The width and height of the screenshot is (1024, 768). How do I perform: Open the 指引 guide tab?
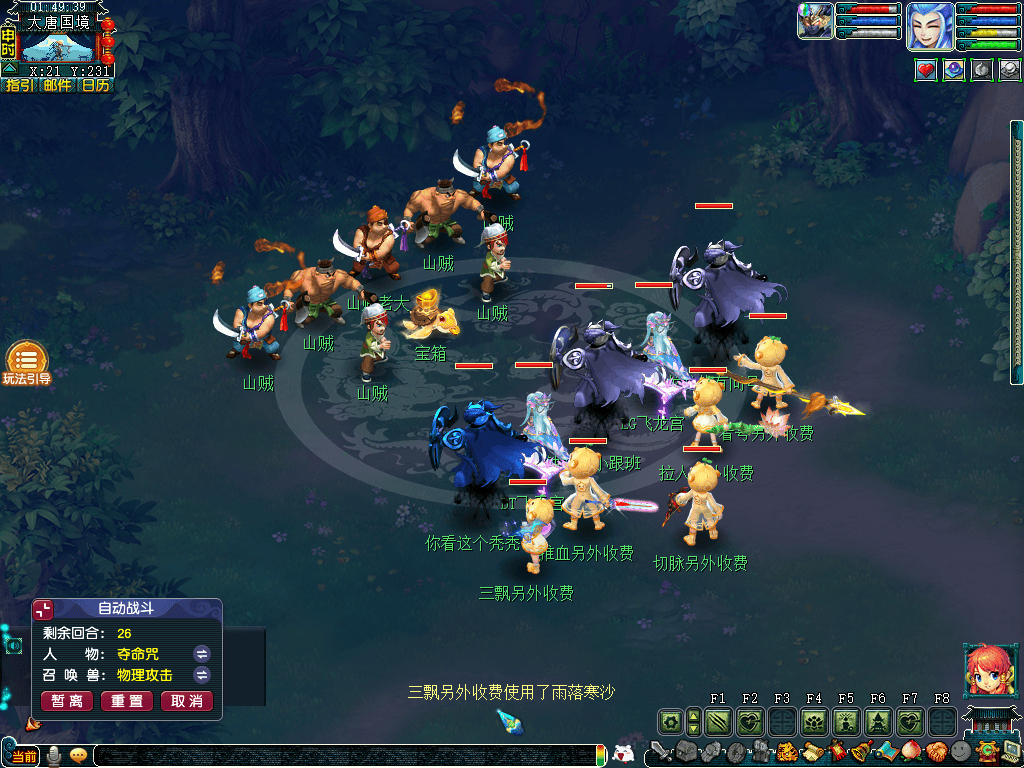coord(19,86)
